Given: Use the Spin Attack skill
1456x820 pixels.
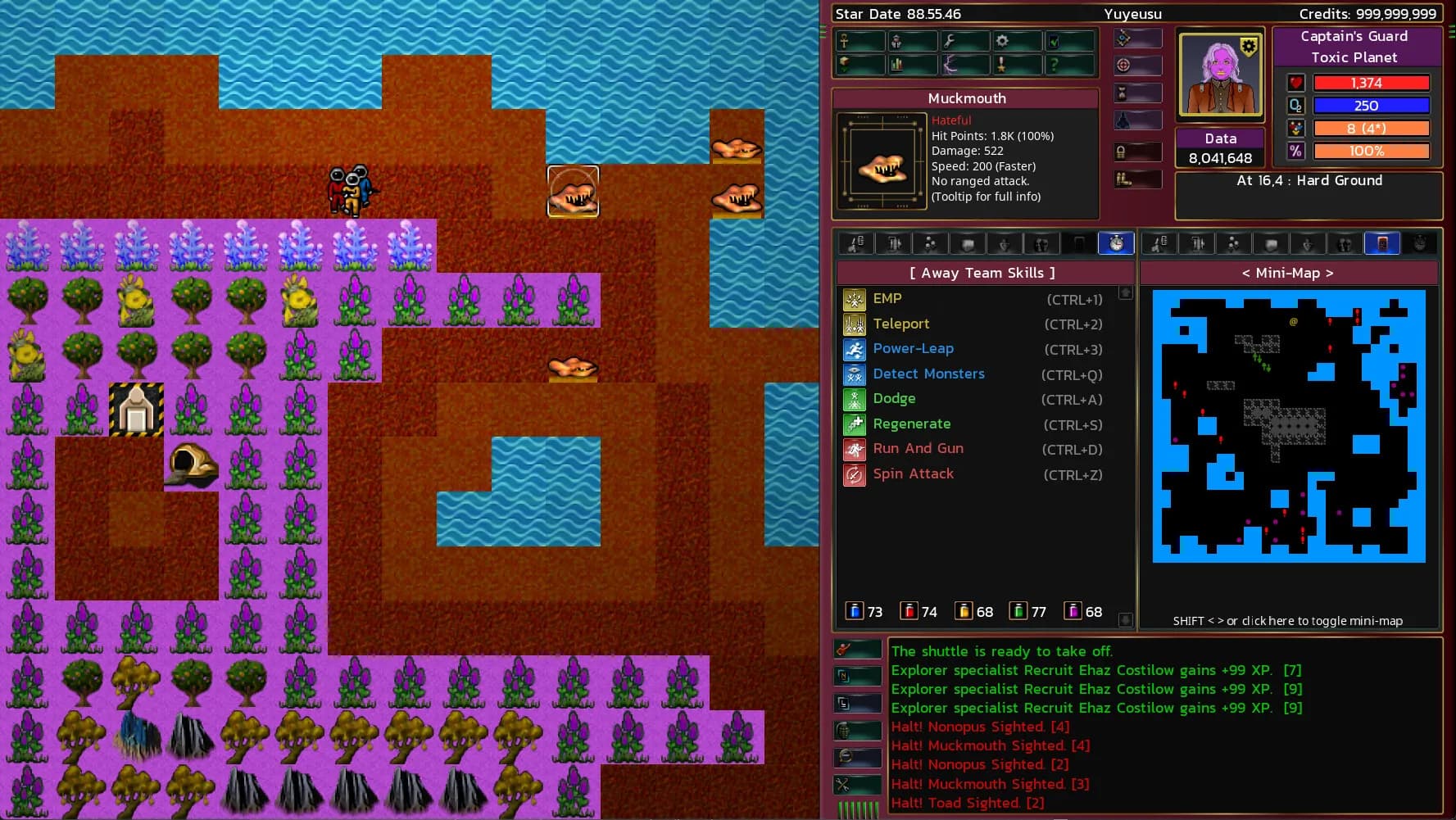Looking at the screenshot, I should [x=913, y=474].
